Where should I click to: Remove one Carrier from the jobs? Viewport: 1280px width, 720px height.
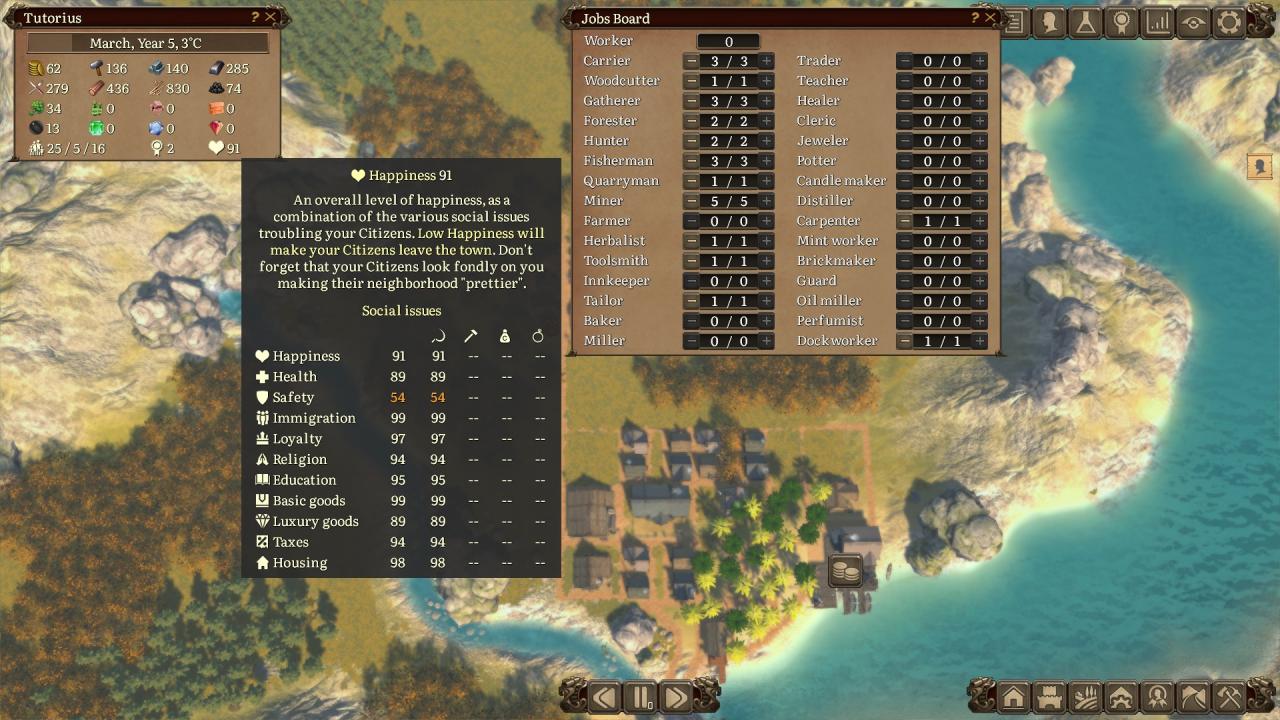[x=692, y=61]
